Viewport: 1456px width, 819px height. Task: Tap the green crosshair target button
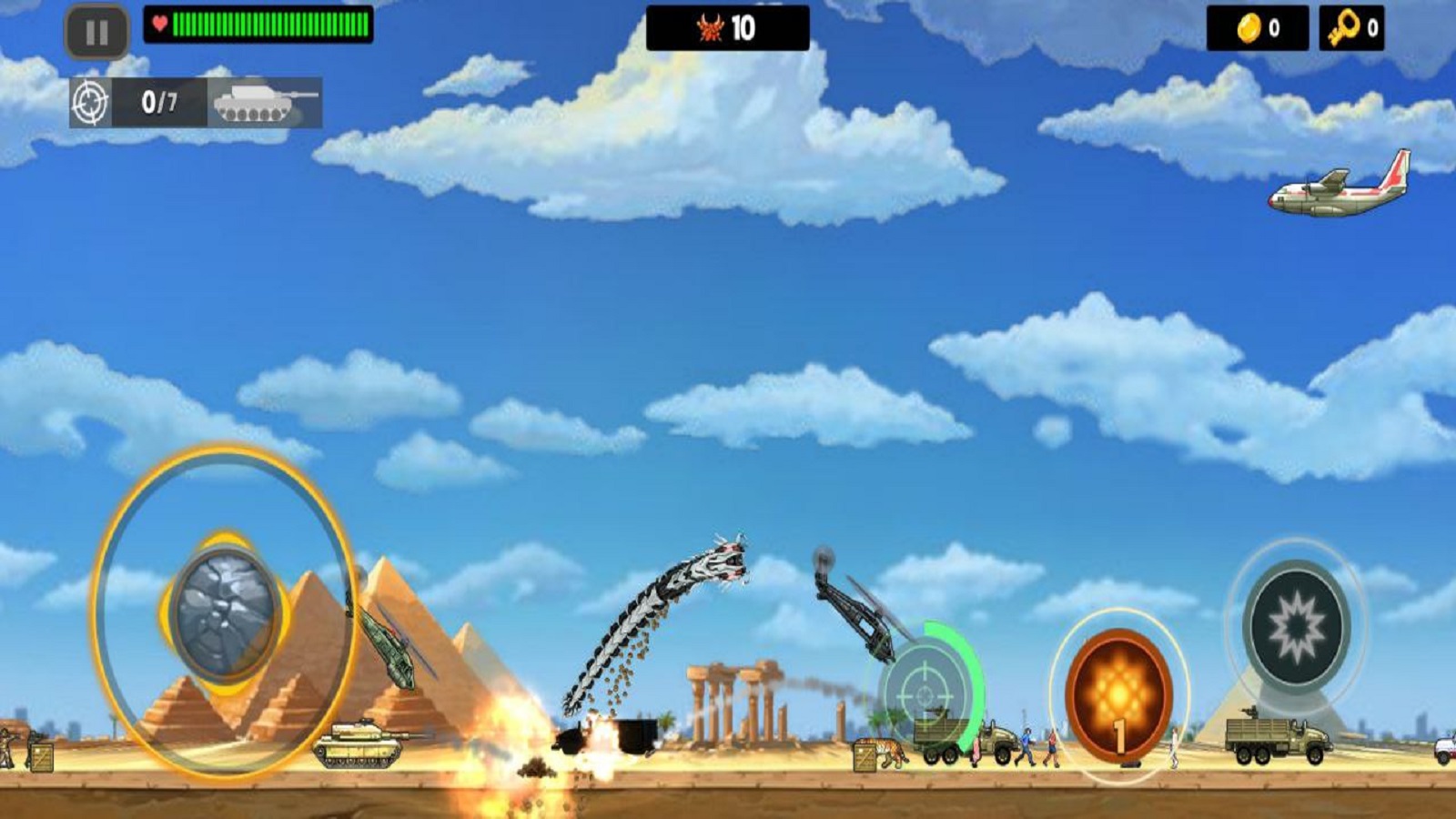pyautogui.click(x=925, y=693)
